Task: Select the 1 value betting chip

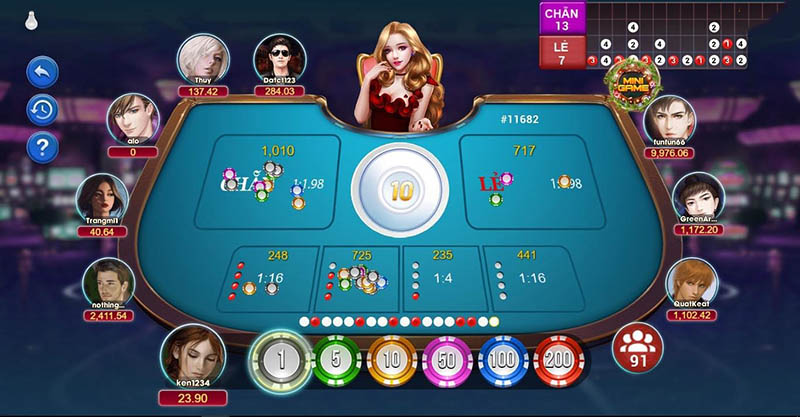Action: (x=281, y=360)
